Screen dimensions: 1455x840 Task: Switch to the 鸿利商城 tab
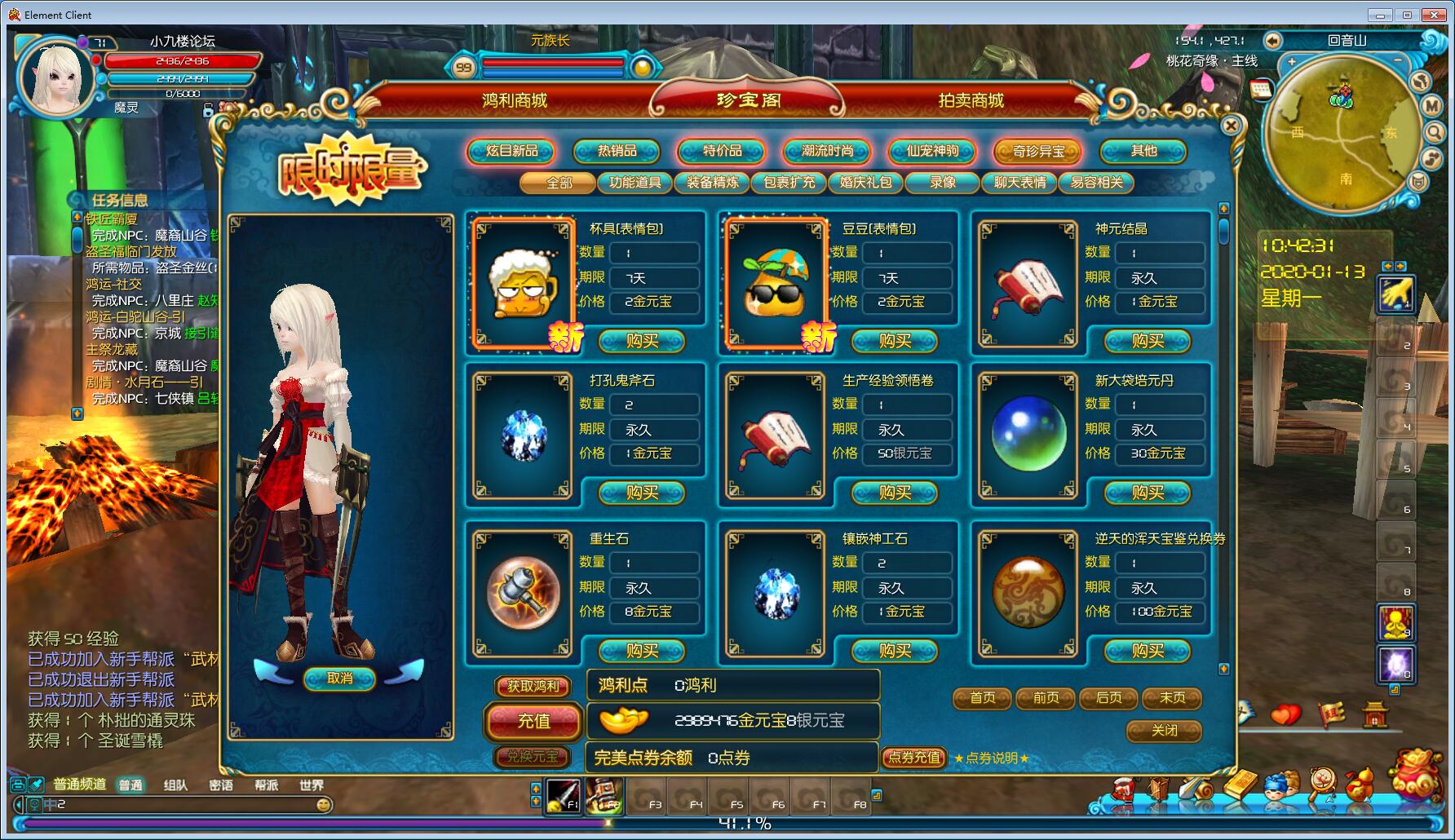pos(515,100)
